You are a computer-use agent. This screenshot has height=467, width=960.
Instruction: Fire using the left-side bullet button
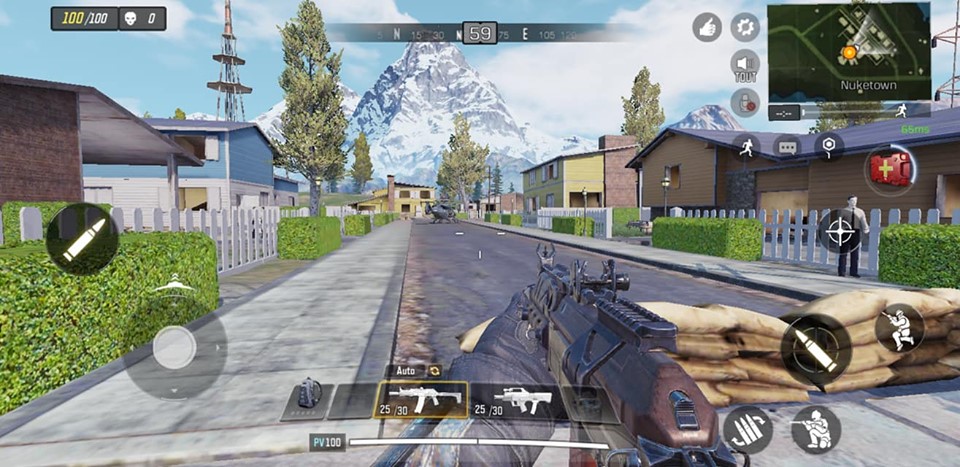point(81,239)
